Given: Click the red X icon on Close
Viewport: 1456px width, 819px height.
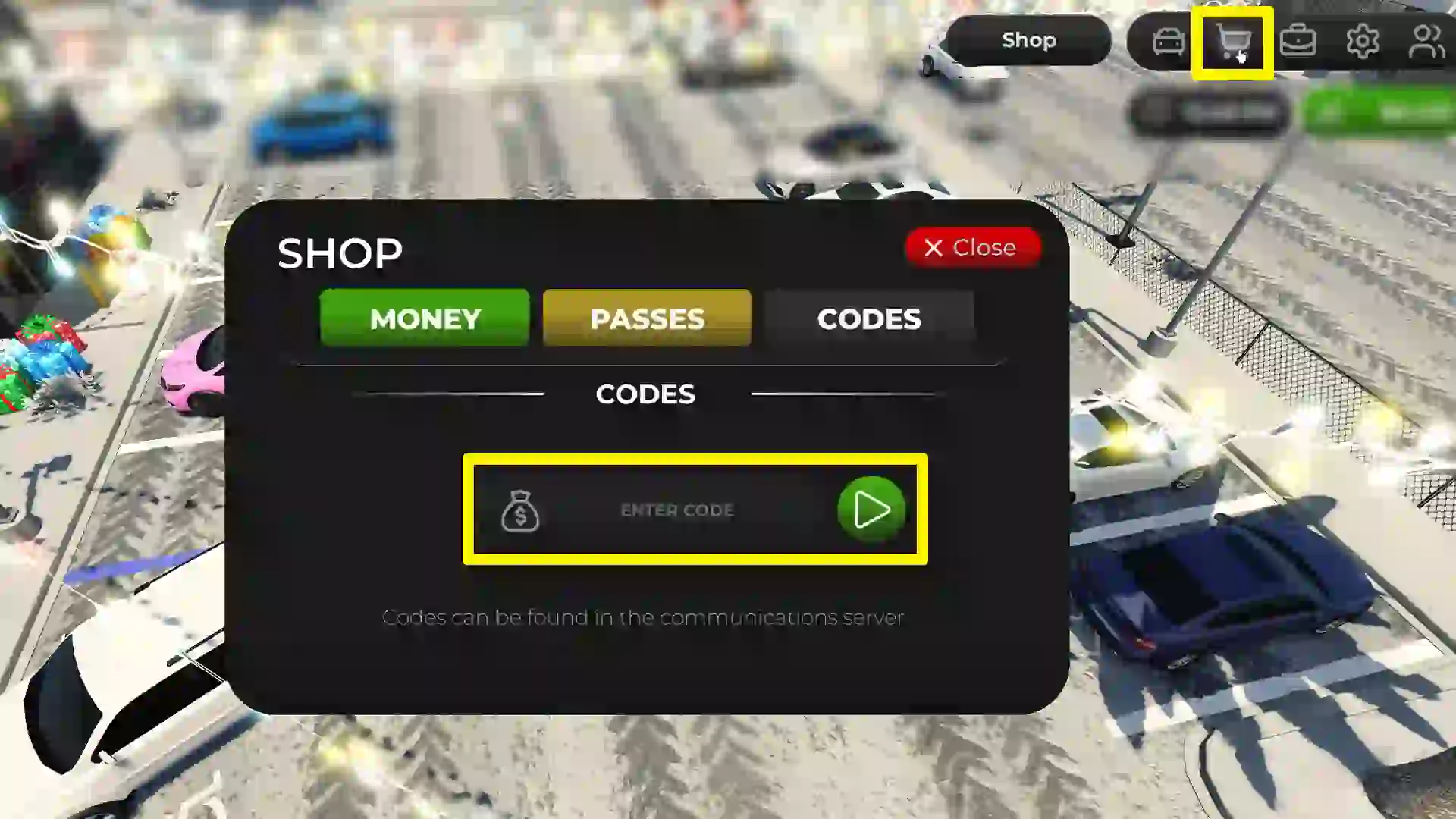Looking at the screenshot, I should pyautogui.click(x=934, y=247).
